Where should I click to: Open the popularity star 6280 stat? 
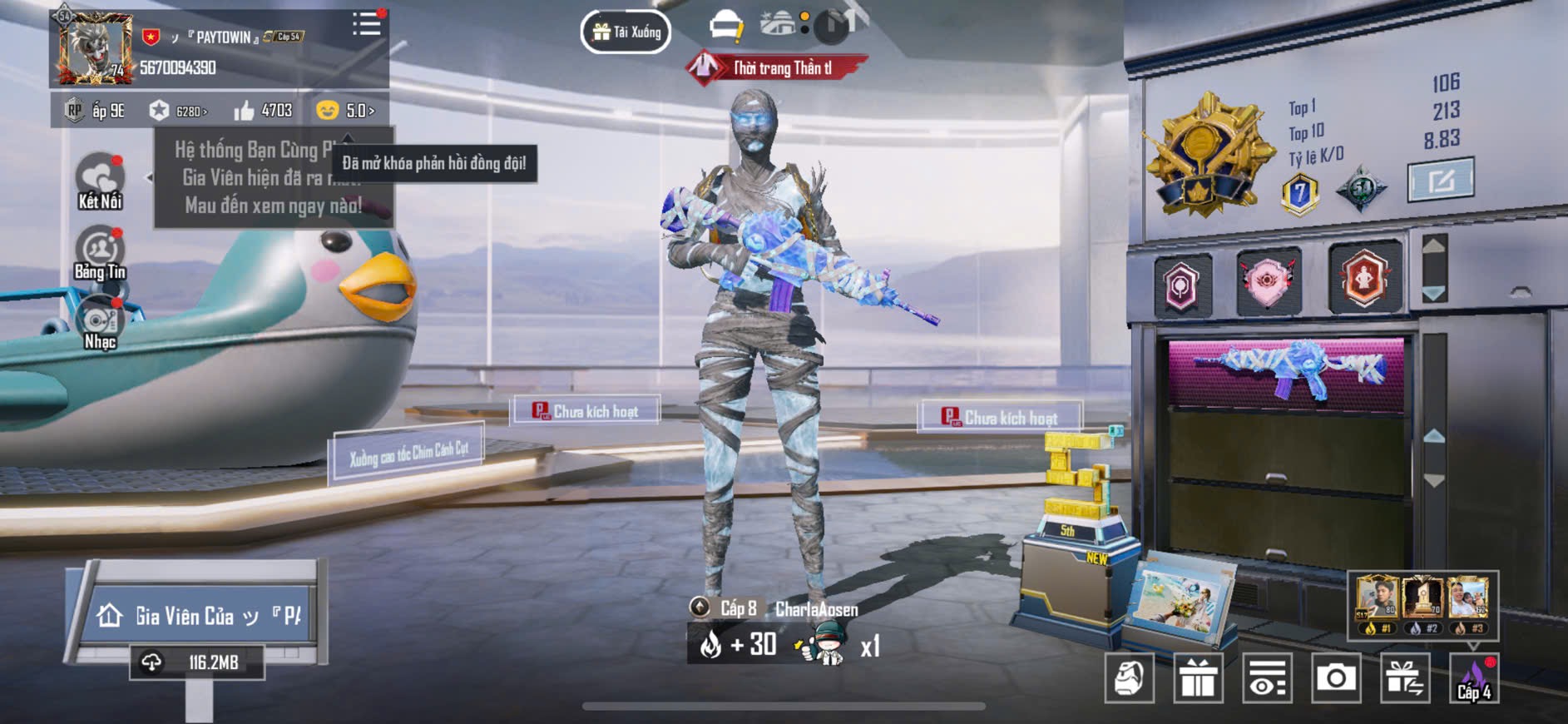point(178,111)
